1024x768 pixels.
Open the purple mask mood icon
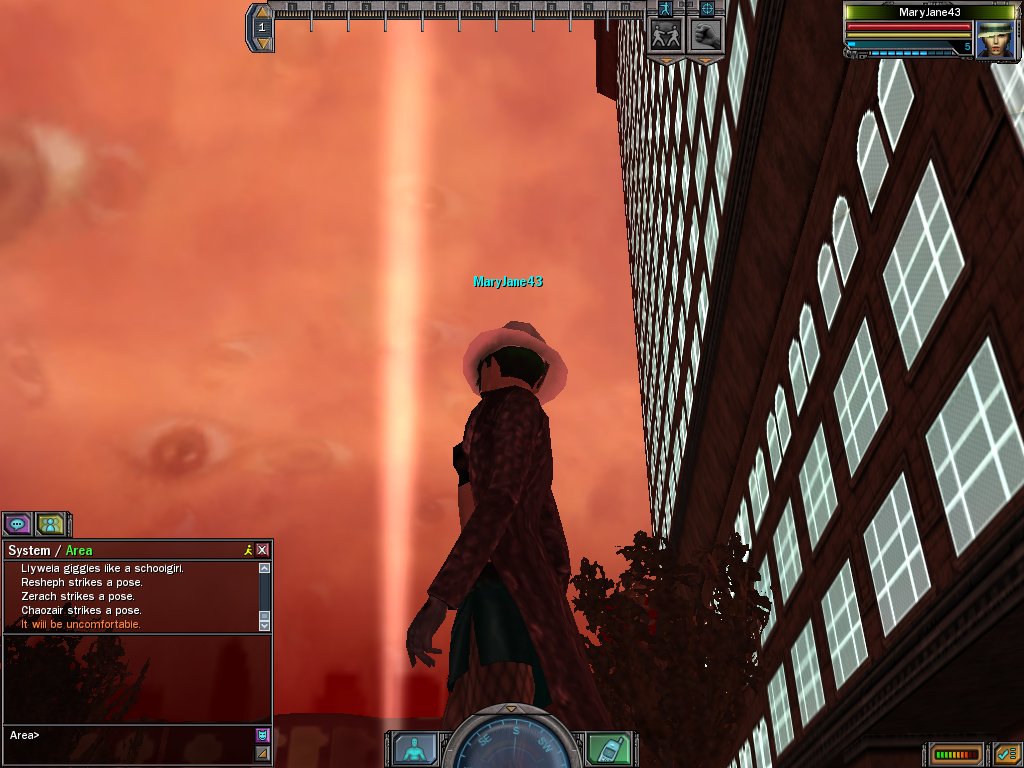pos(262,735)
